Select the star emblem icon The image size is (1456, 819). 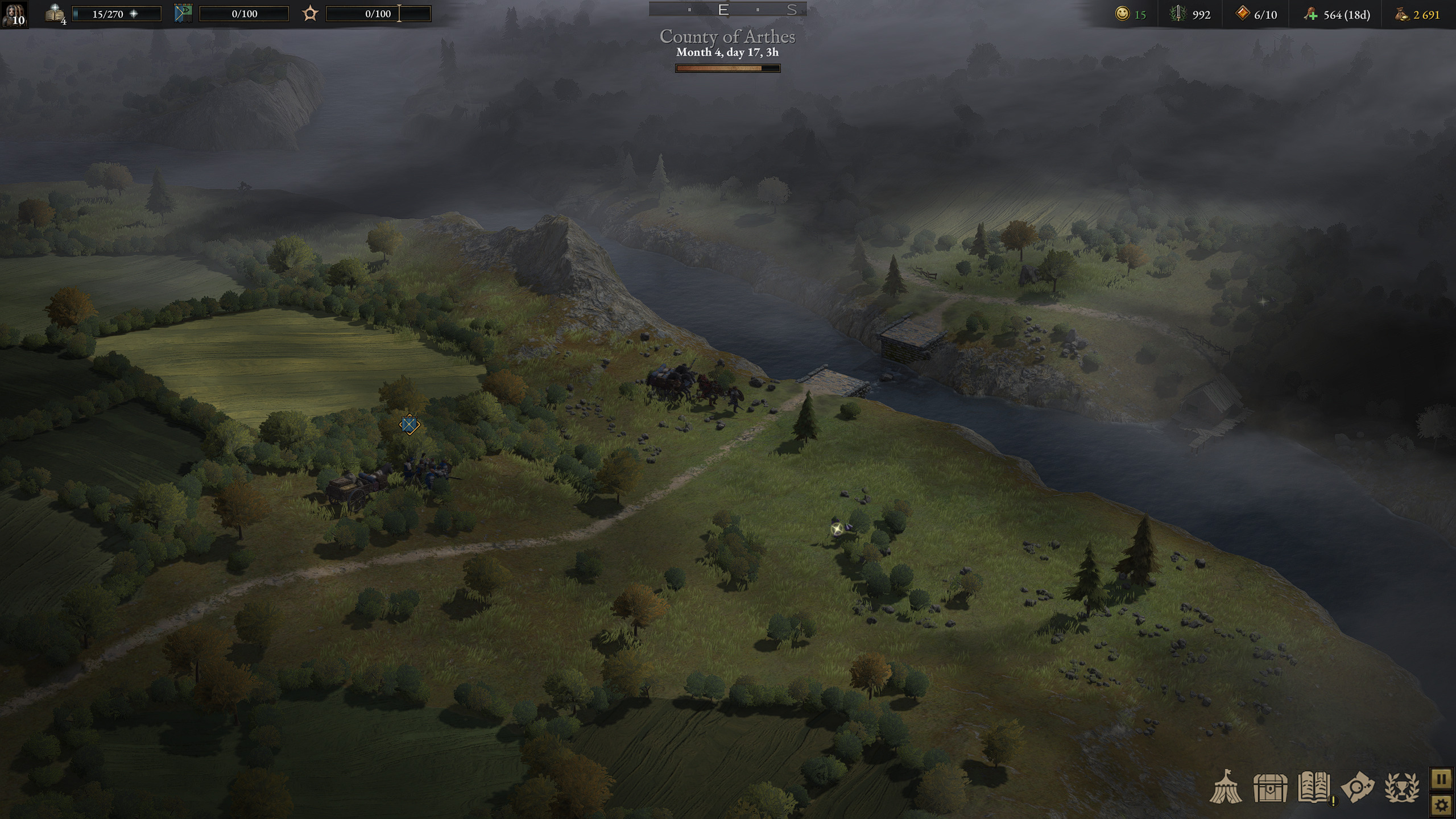pos(310,14)
